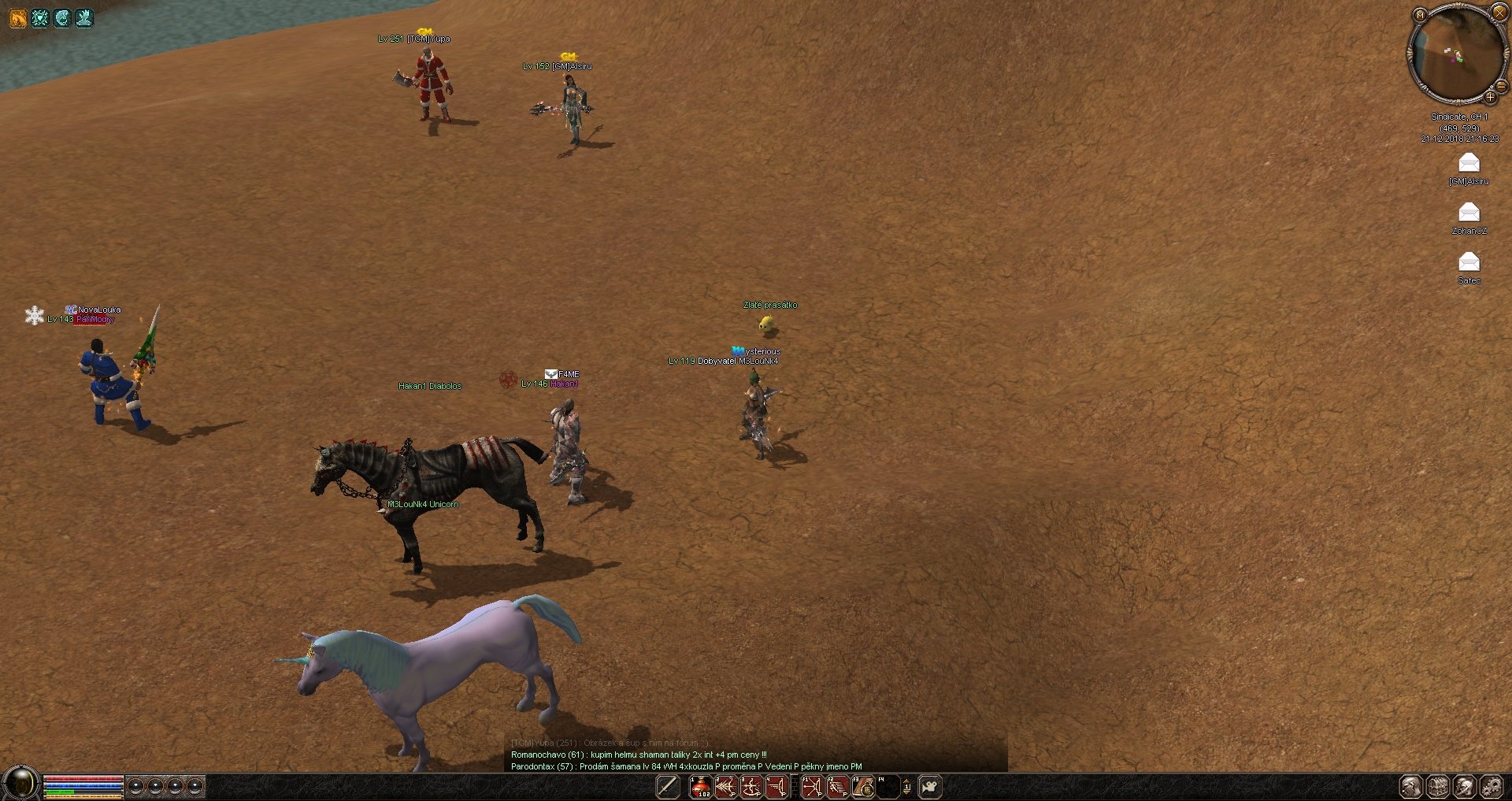Click the sword attack button on the taskbar
Image resolution: width=1512 pixels, height=801 pixels.
tap(668, 786)
